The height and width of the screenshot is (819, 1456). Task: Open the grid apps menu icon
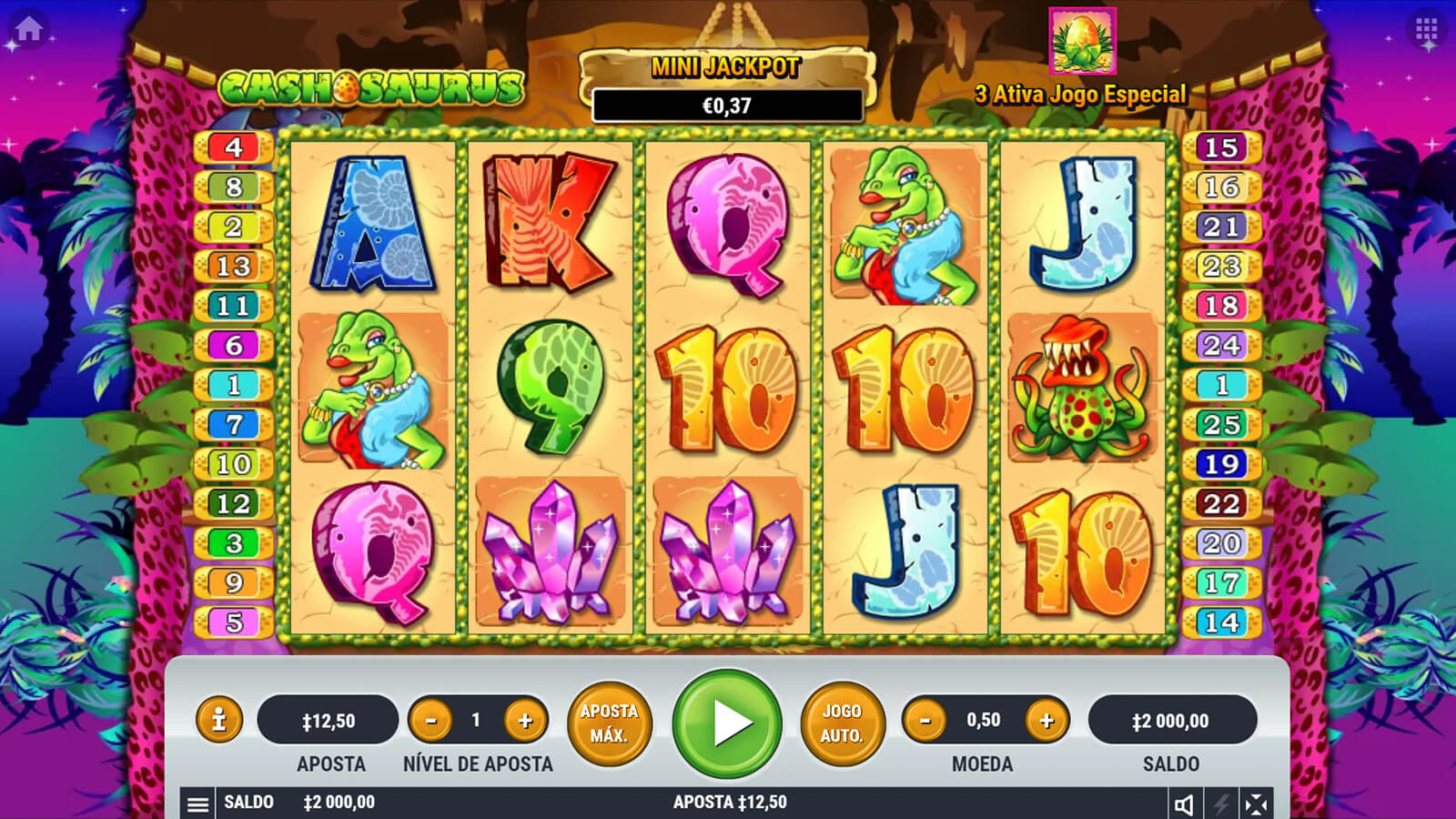(x=1426, y=30)
